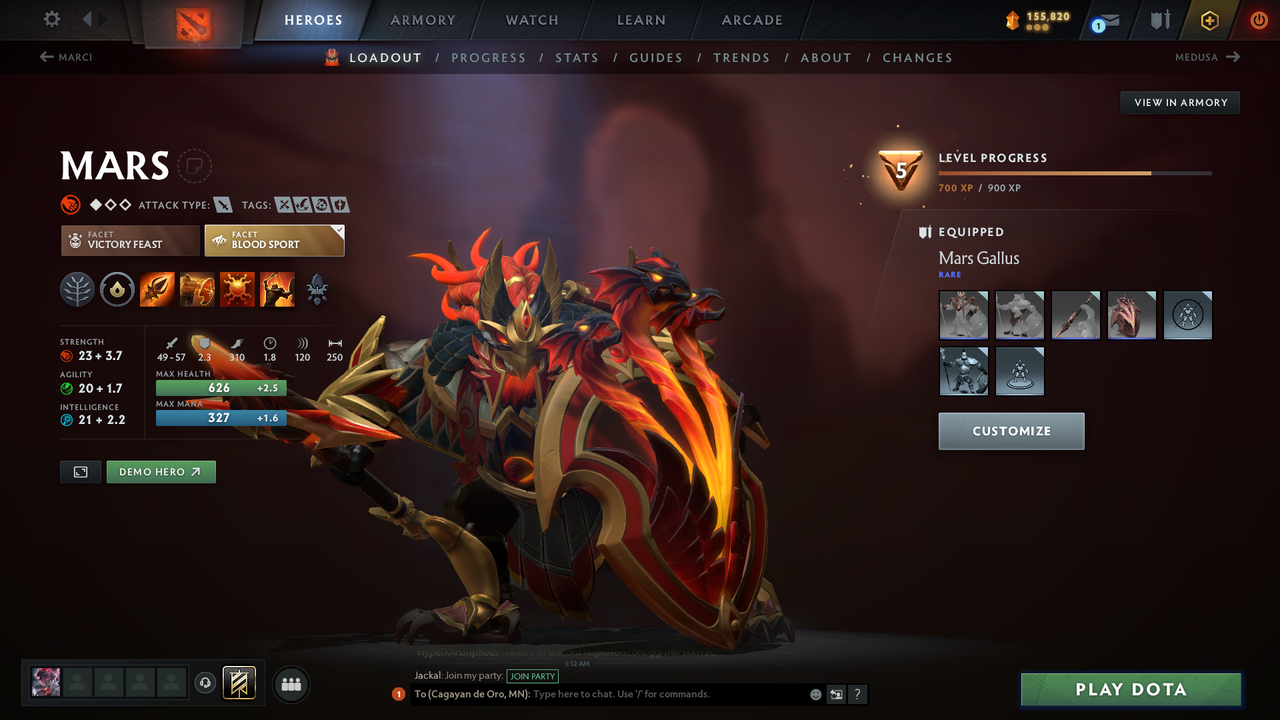The image size is (1280, 720).
Task: Open the ARCADE menu item
Action: 751,20
